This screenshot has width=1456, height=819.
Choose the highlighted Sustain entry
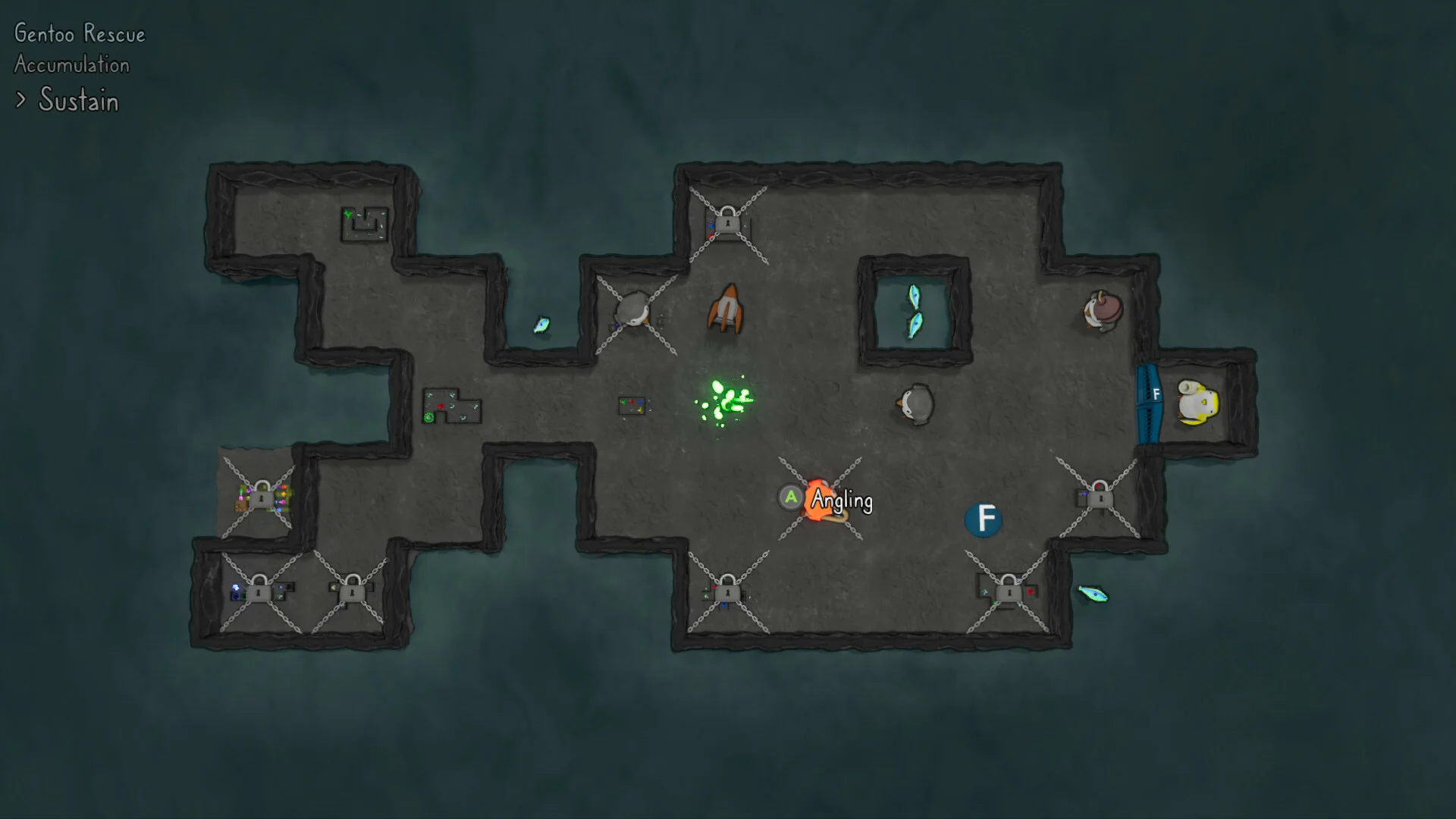click(x=78, y=101)
